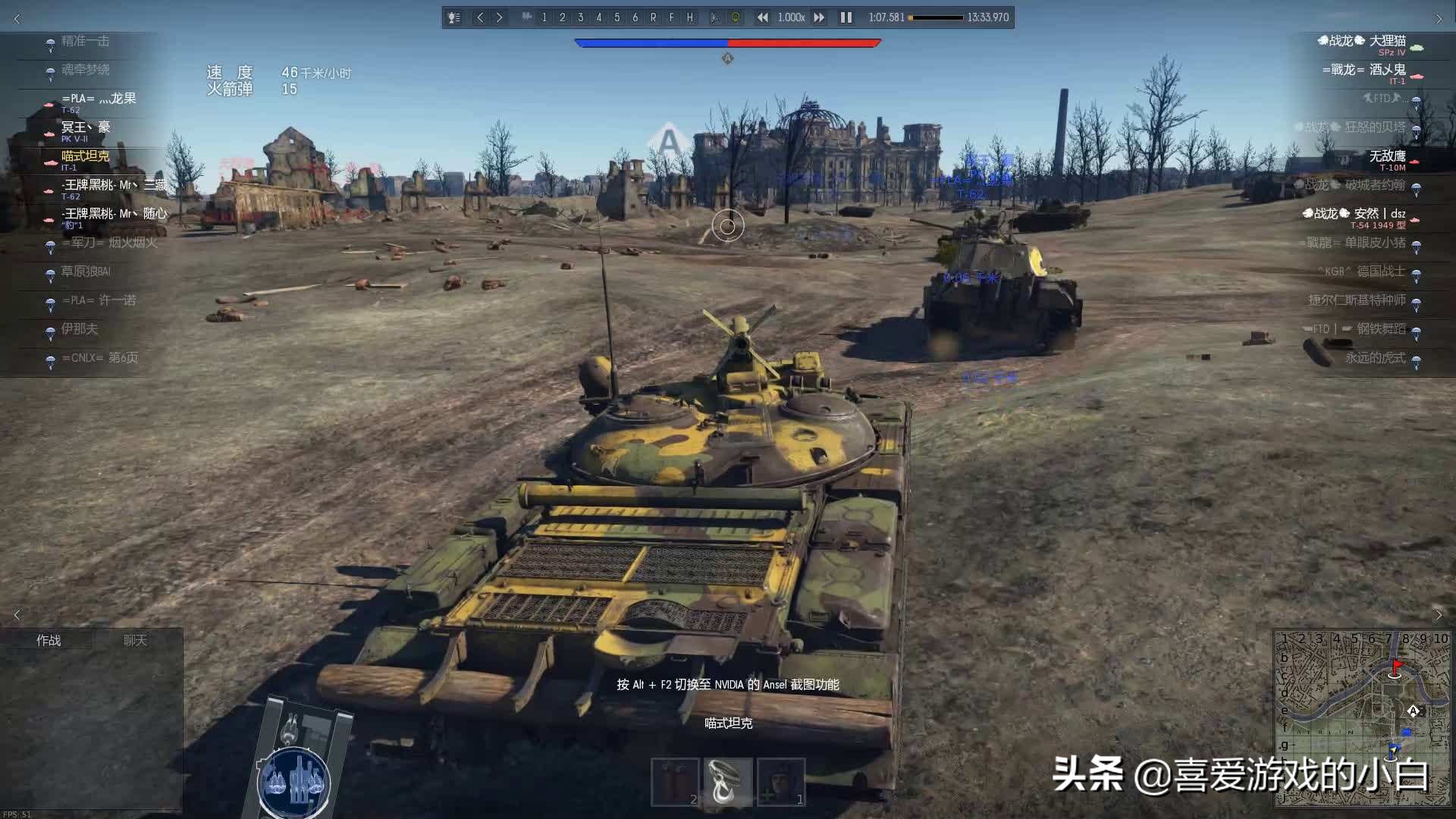Click the fast-forward playback button
This screenshot has height=819, width=1456.
point(819,17)
